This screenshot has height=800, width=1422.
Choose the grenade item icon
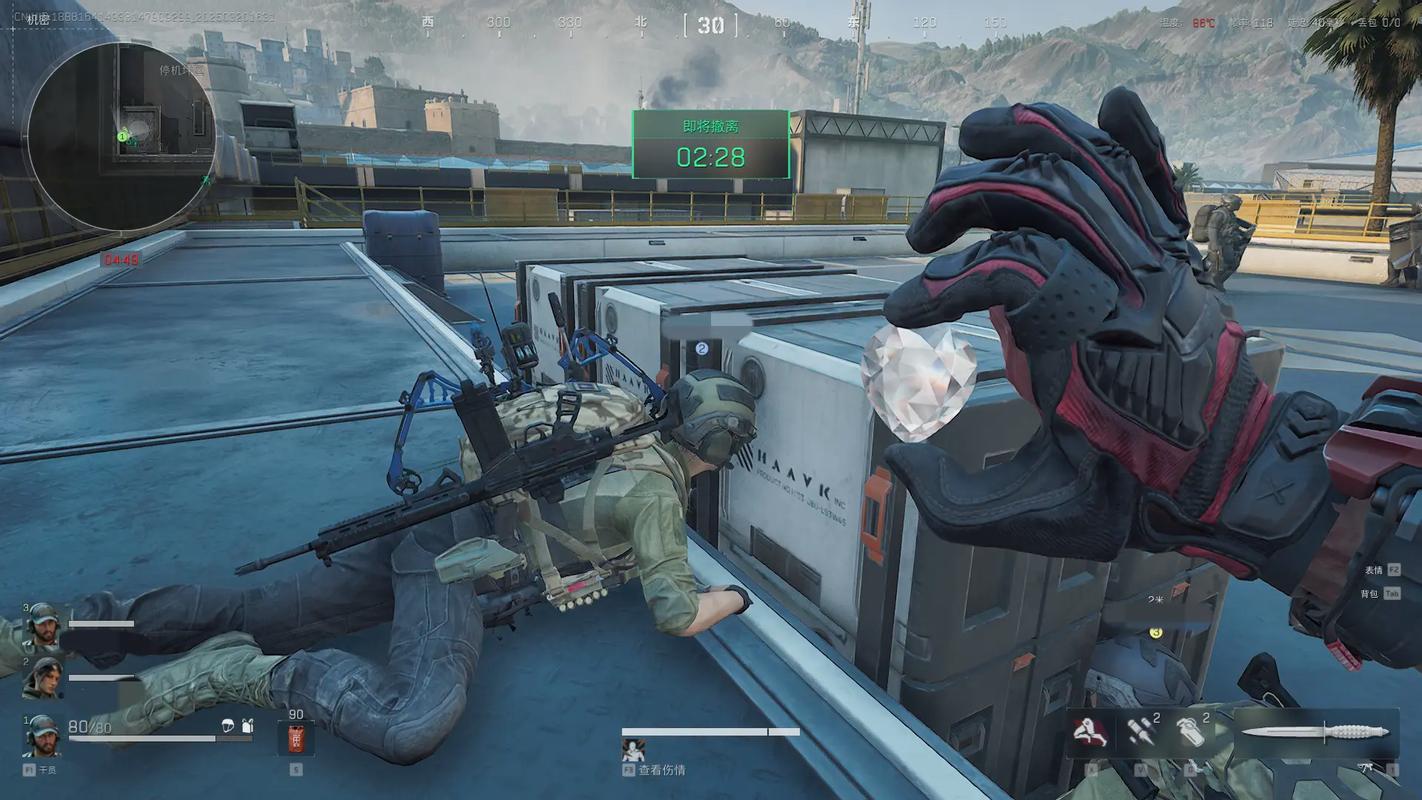(1189, 732)
